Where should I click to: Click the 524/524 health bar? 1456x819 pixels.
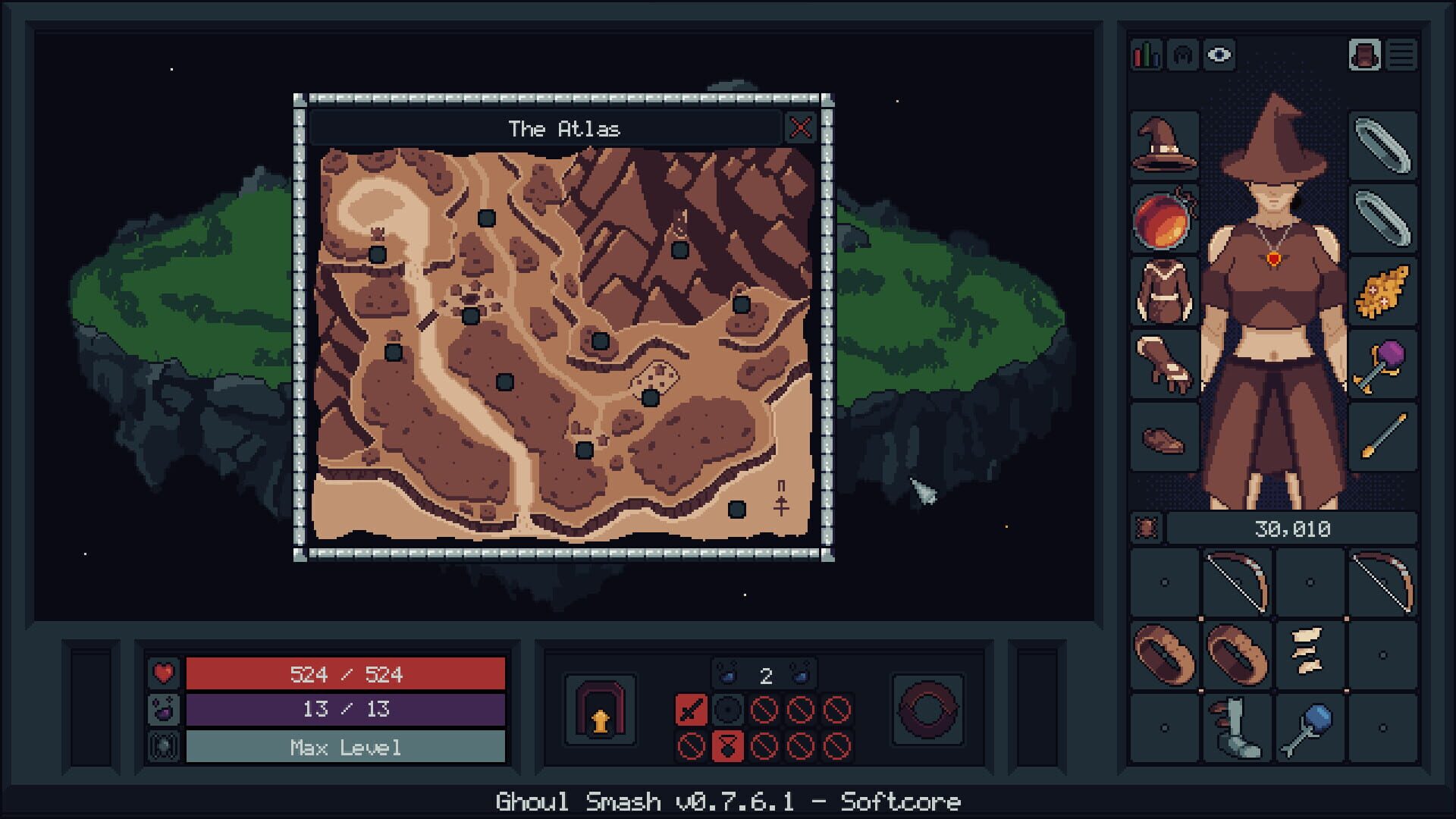coord(346,673)
